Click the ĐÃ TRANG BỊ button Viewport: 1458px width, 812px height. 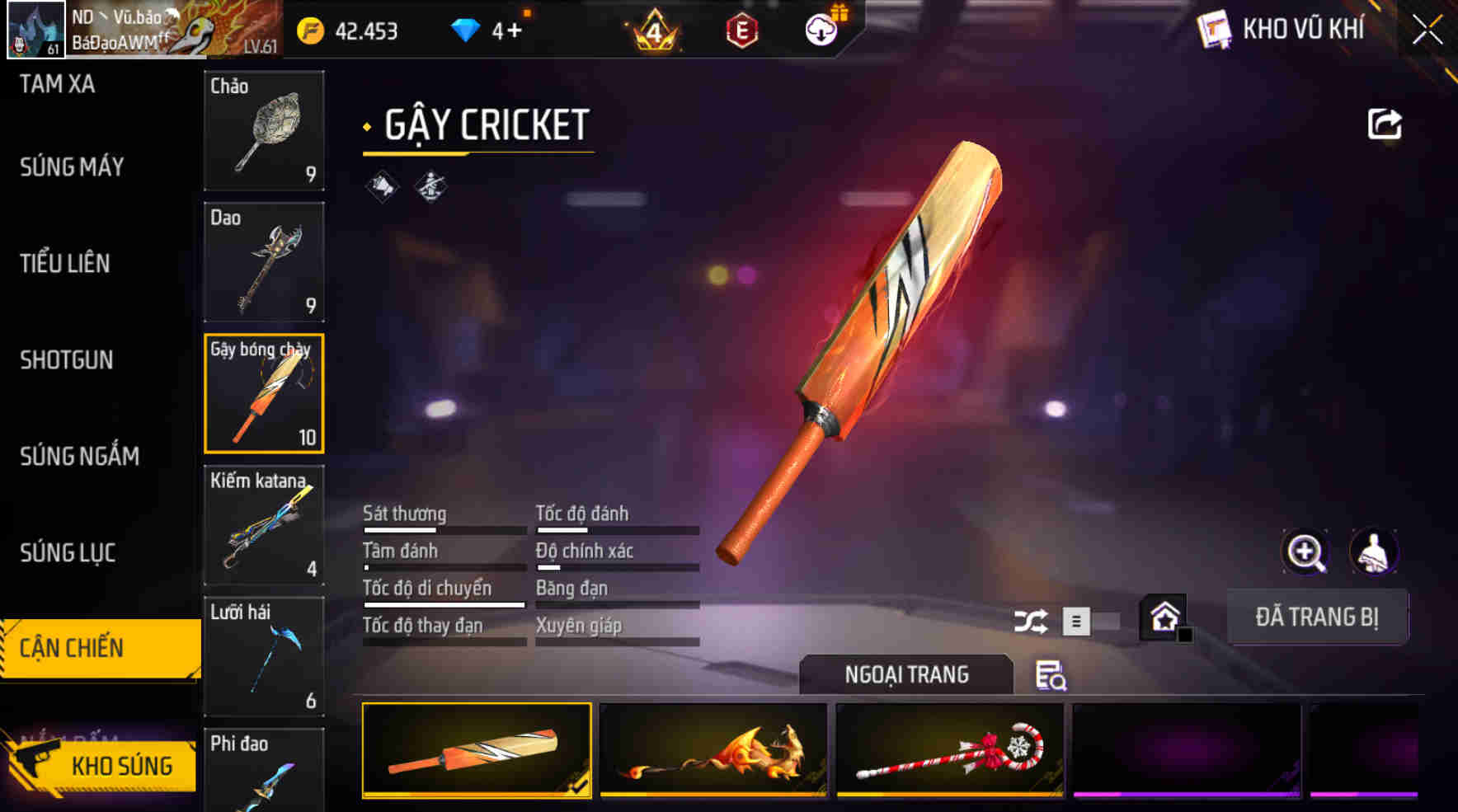[x=1317, y=617]
